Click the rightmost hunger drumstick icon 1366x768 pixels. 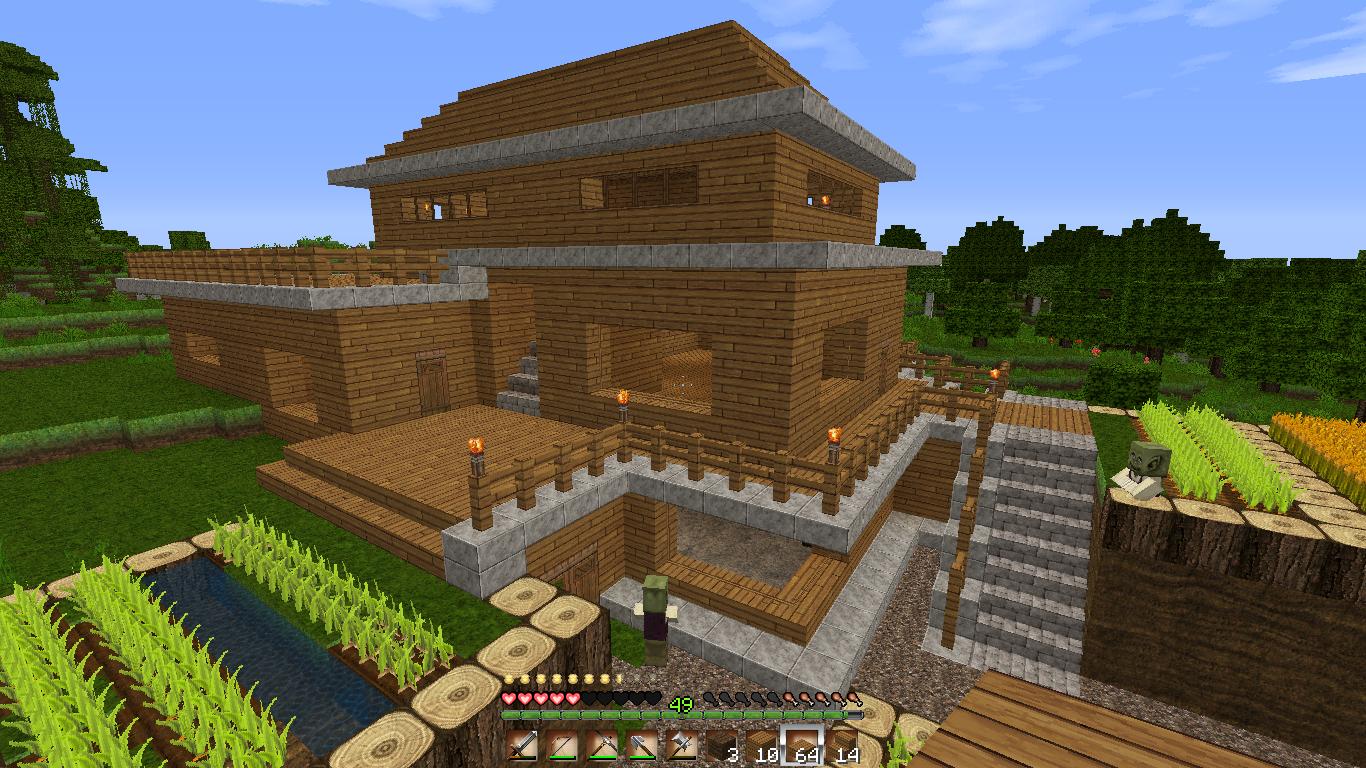click(851, 701)
